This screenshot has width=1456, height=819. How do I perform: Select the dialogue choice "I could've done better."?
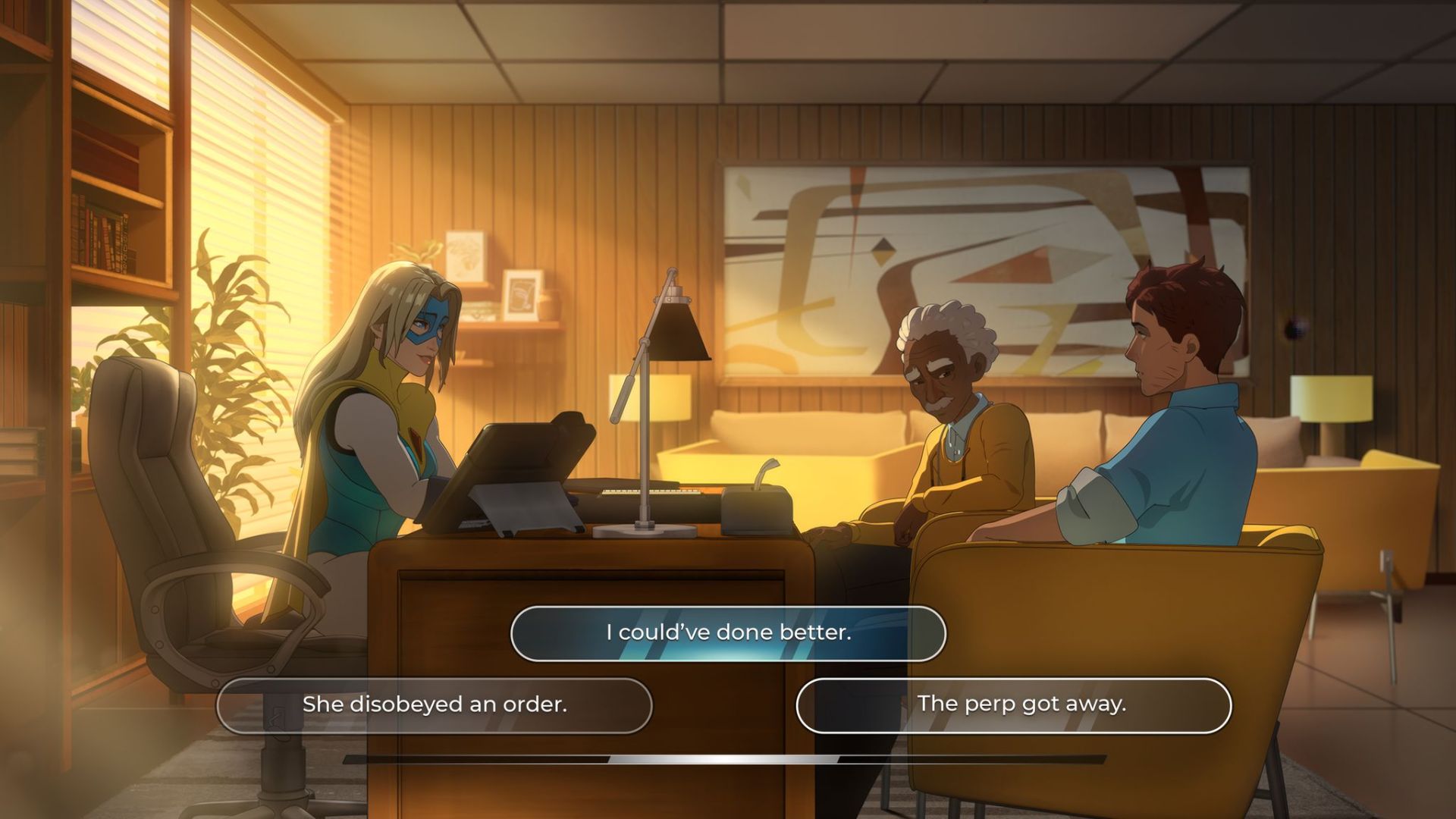pyautogui.click(x=726, y=635)
